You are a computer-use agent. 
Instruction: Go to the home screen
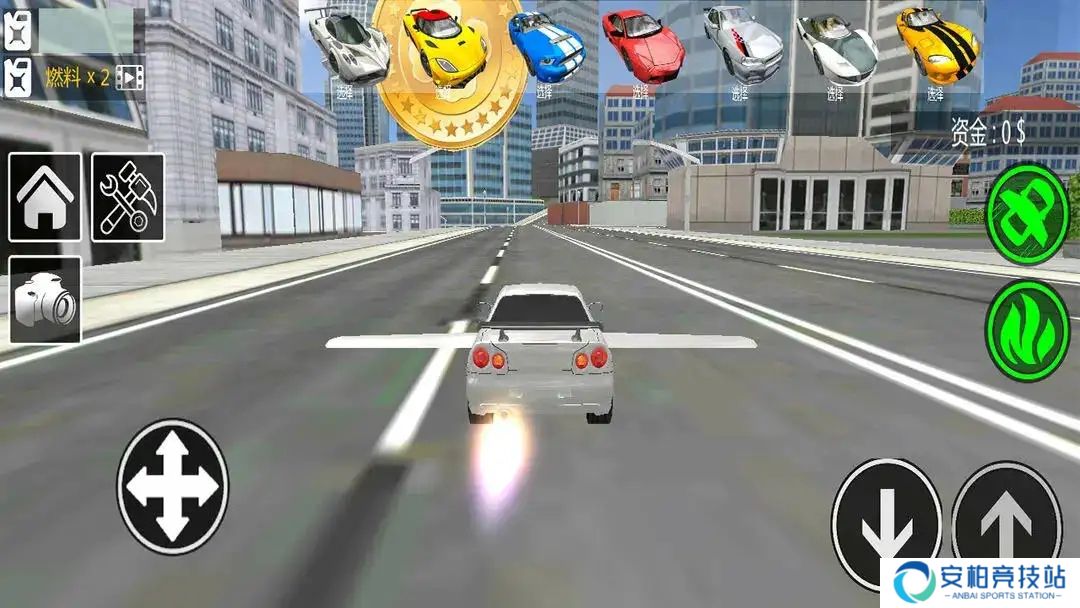point(45,197)
